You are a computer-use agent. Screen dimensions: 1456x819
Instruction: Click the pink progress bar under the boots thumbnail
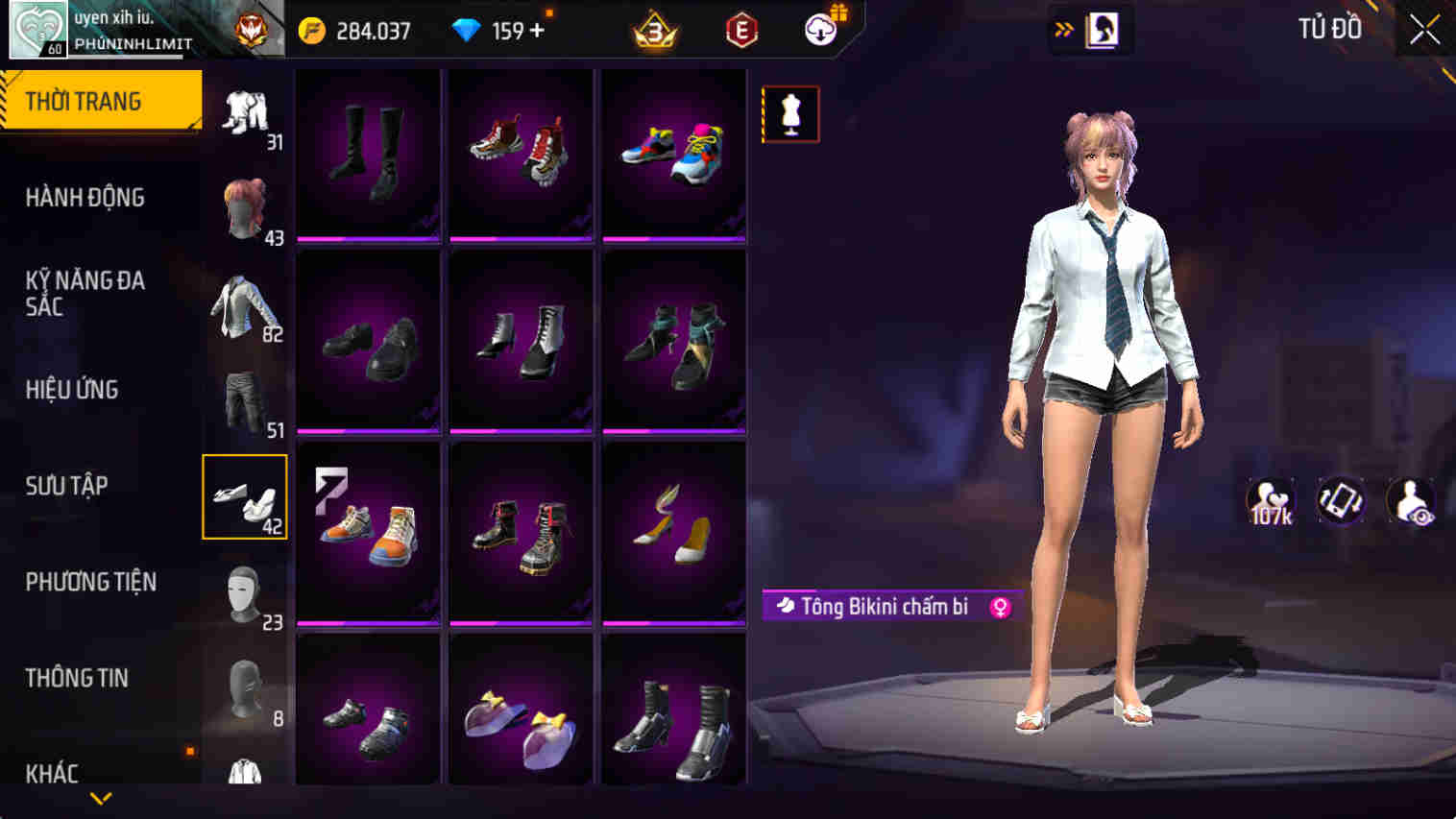click(368, 239)
